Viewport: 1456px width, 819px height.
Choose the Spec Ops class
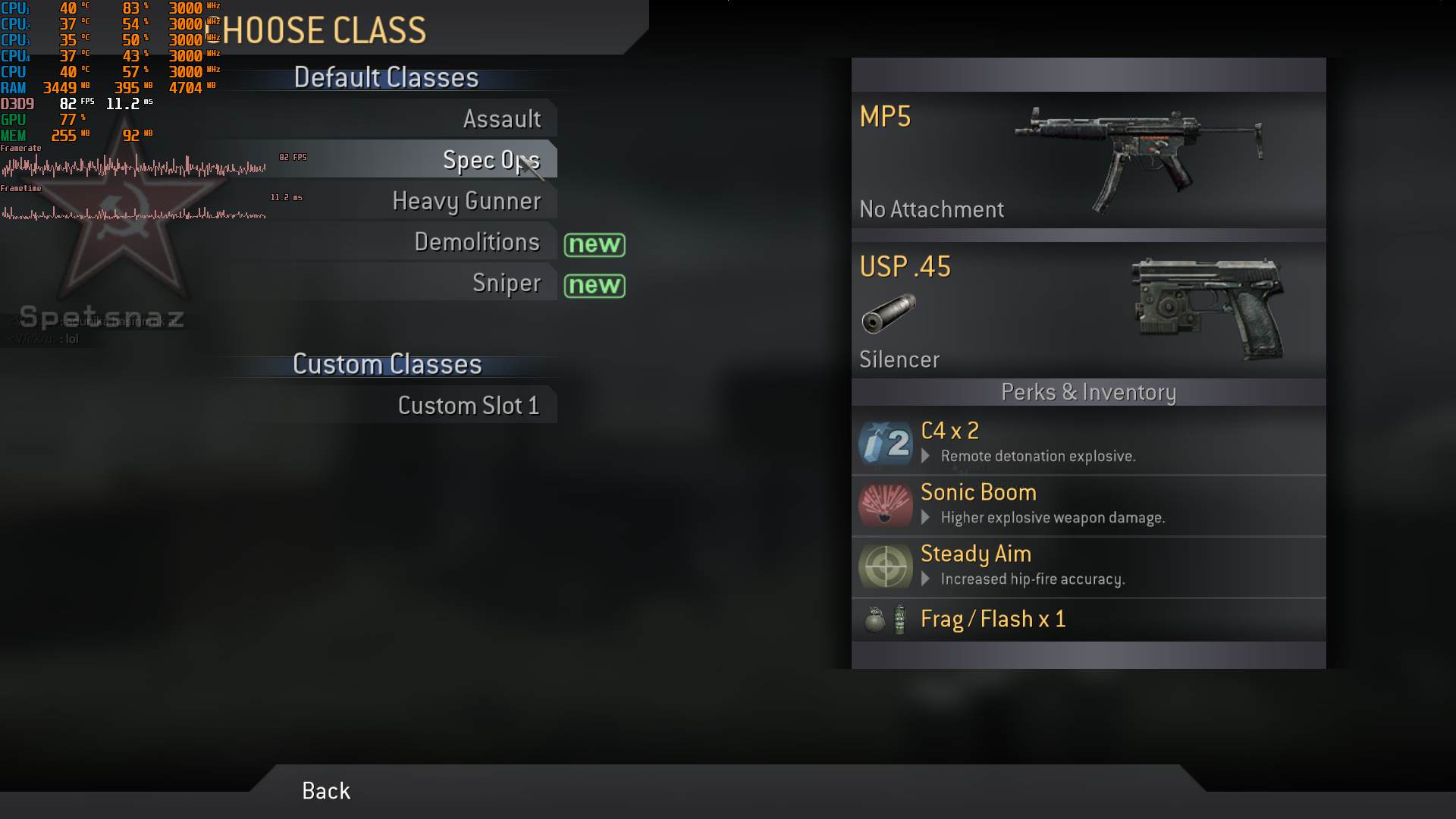(x=491, y=160)
